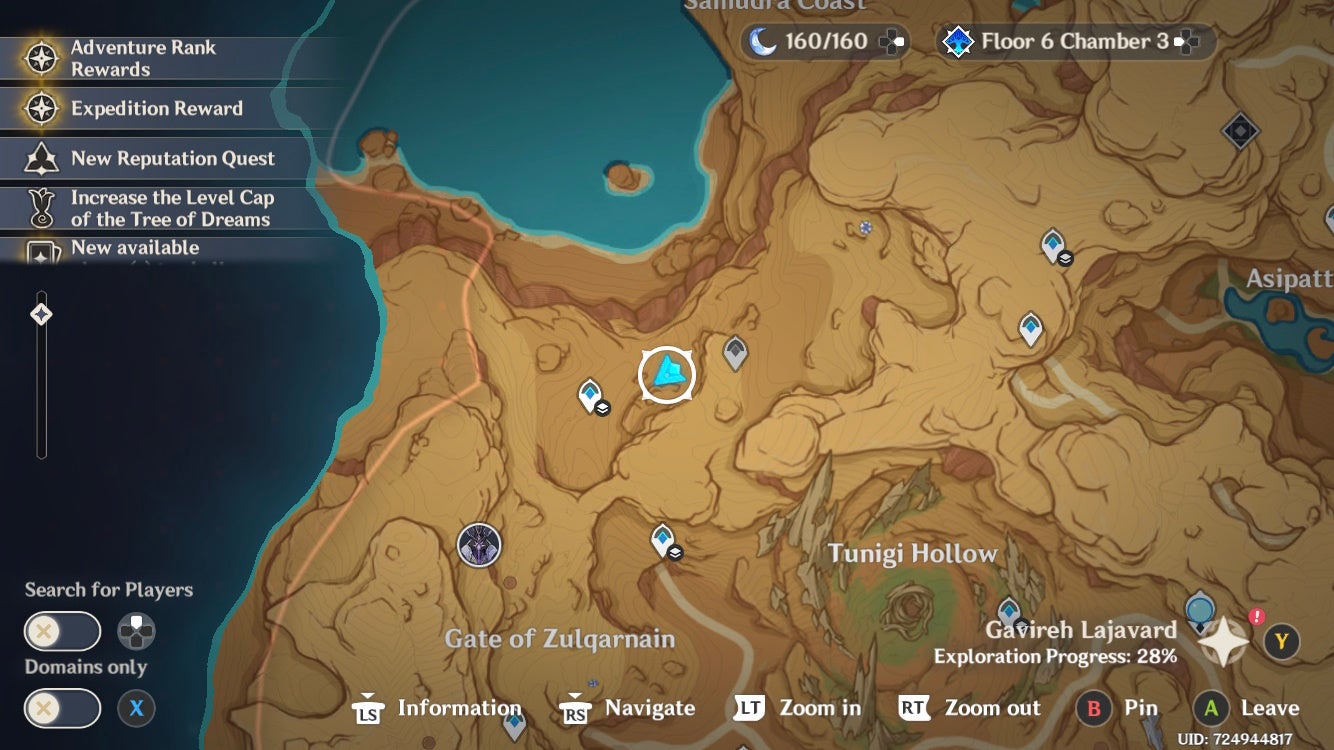Open the Adventure Rank Rewards notification
This screenshot has height=750, width=1334.
150,57
